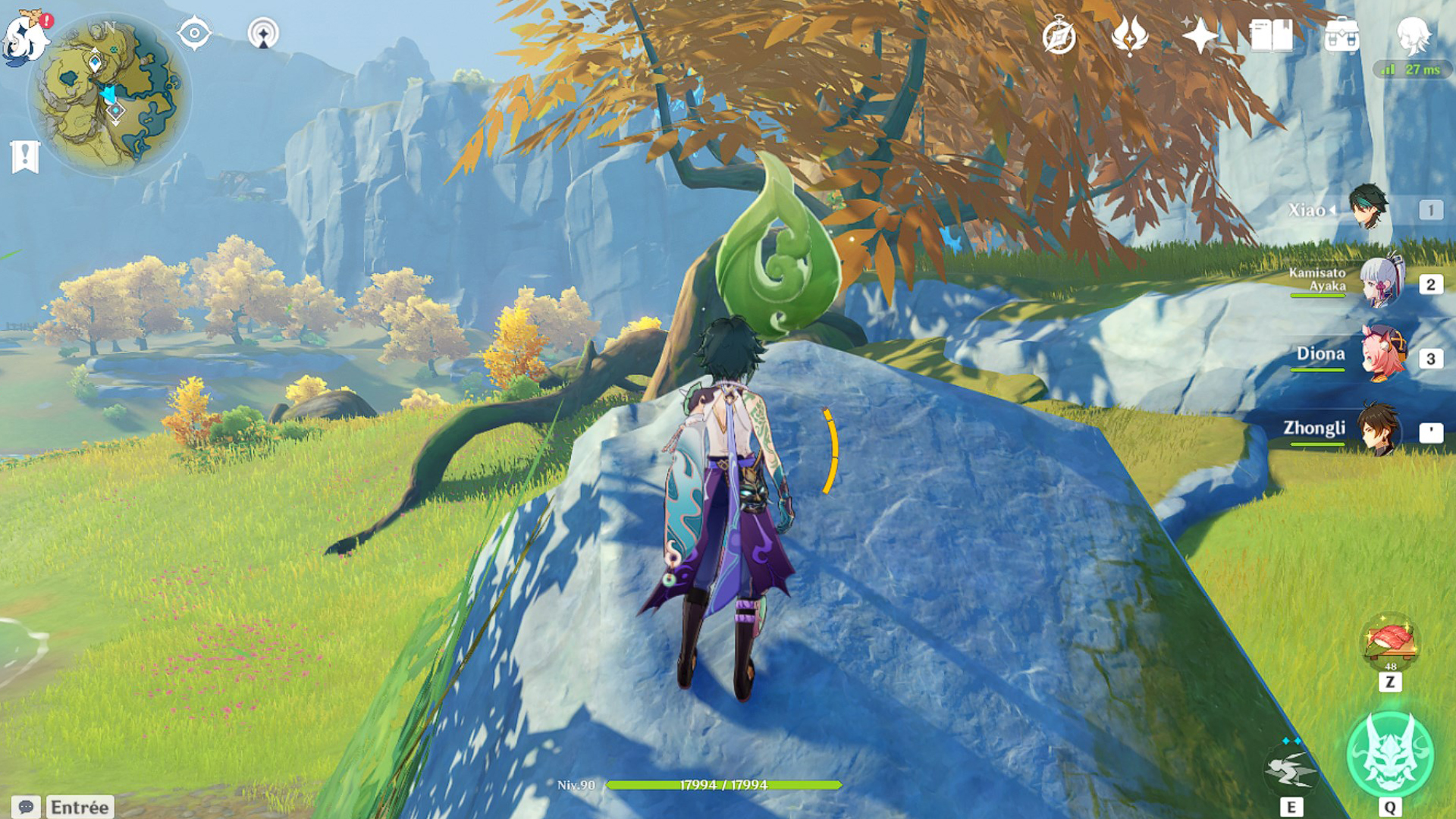
Task: Open the Adventurer Handbook compass icon
Action: click(1059, 32)
